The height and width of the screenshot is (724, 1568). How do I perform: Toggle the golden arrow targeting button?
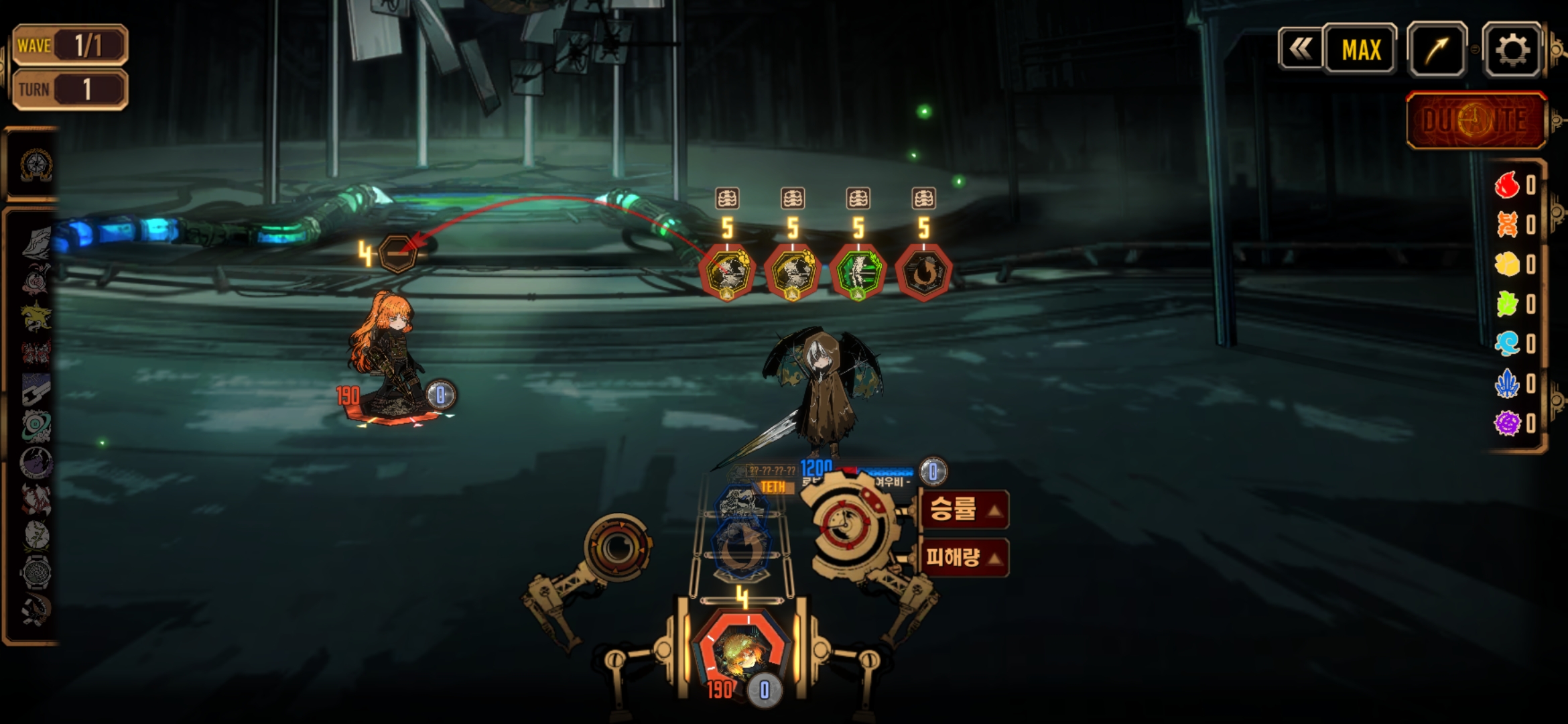[x=1437, y=50]
